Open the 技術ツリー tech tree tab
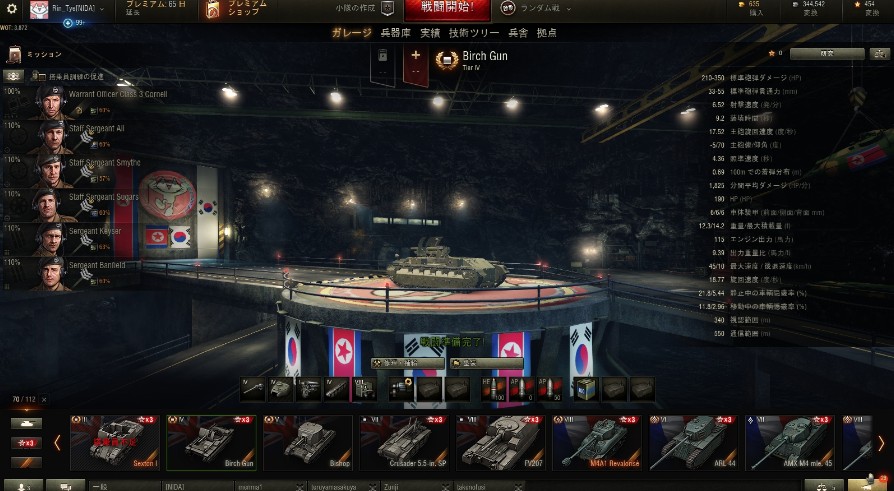Viewport: 894px width, 491px height. coord(471,33)
